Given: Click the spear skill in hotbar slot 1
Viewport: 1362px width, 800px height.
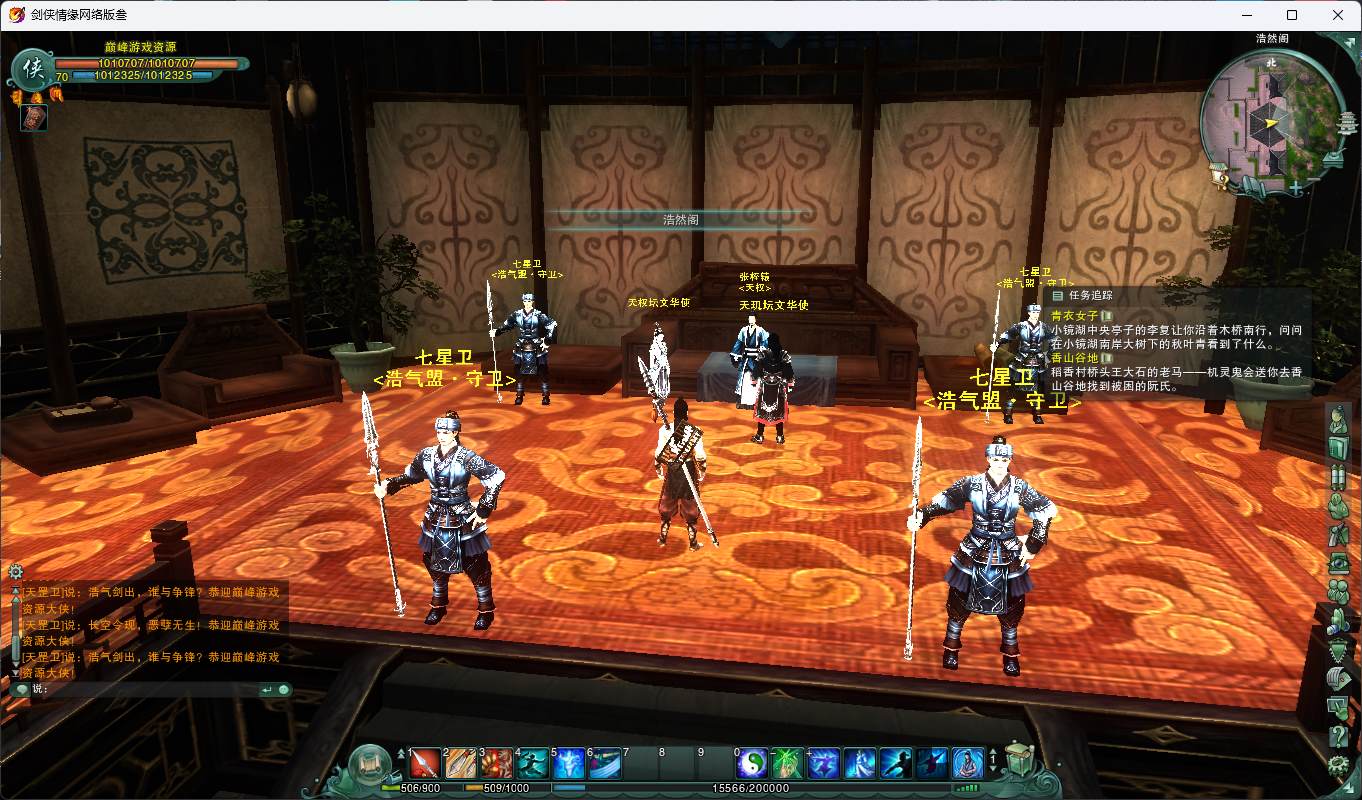Looking at the screenshot, I should [425, 764].
